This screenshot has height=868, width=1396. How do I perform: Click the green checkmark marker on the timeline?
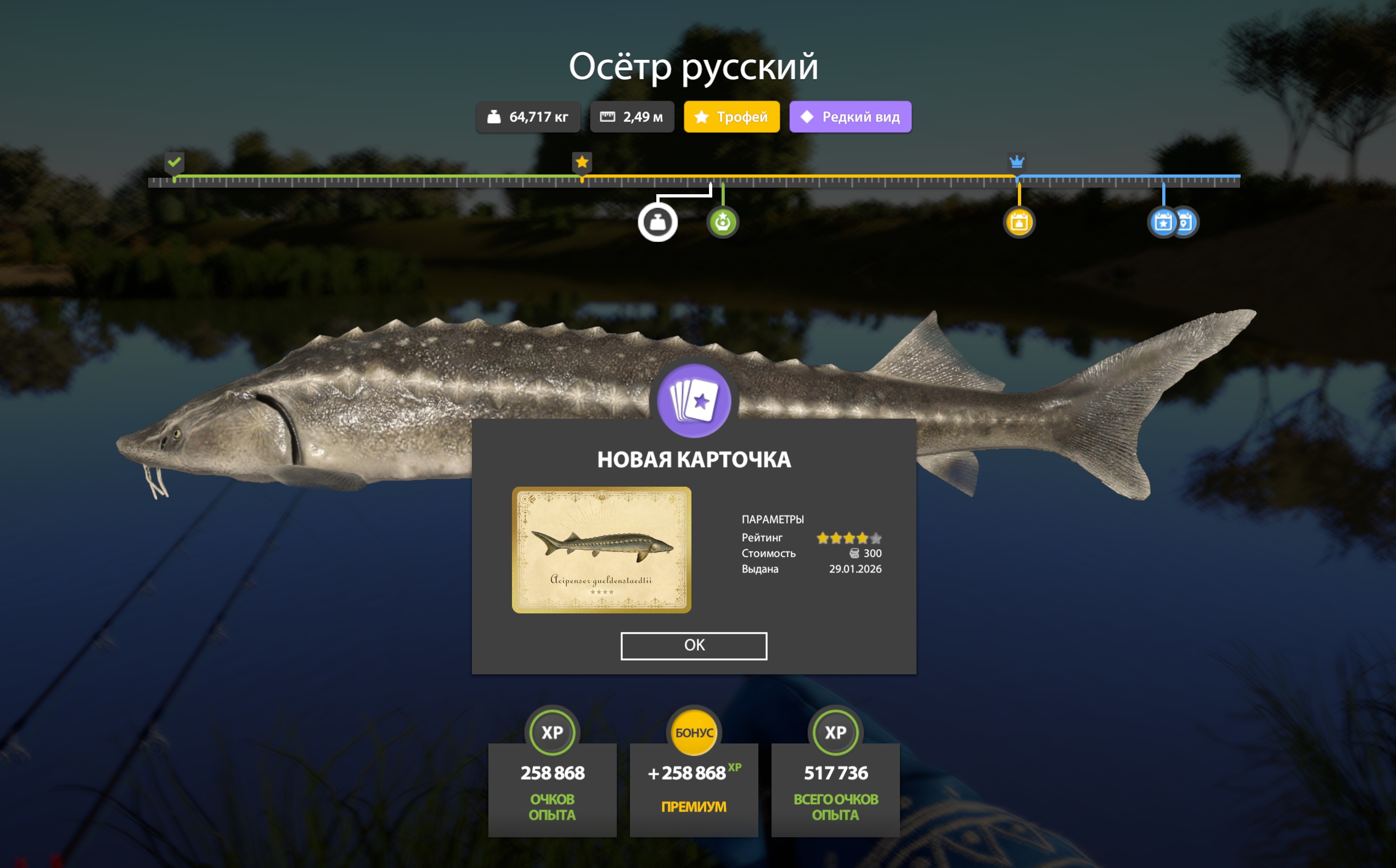point(174,162)
